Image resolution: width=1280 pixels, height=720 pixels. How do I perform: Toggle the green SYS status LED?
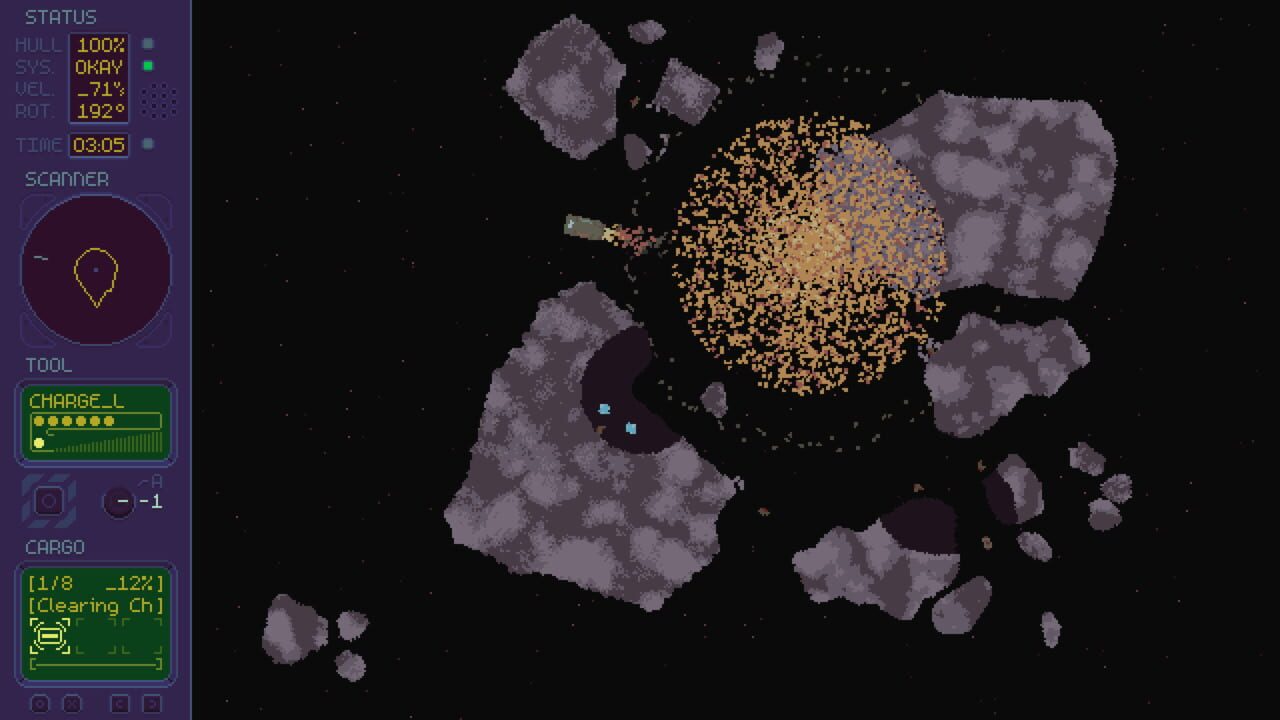(150, 66)
